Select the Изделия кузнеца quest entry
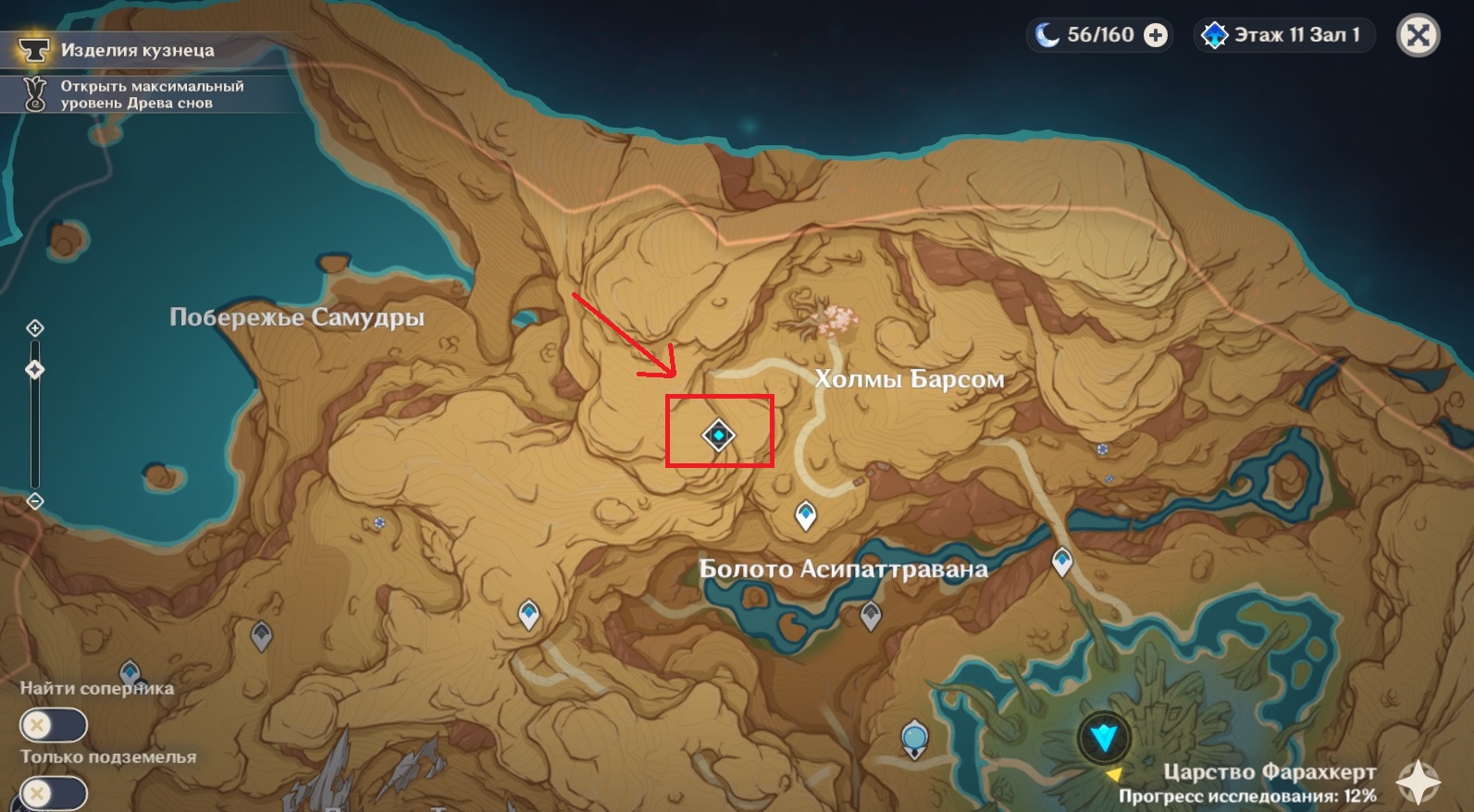This screenshot has height=812, width=1474. click(x=137, y=50)
